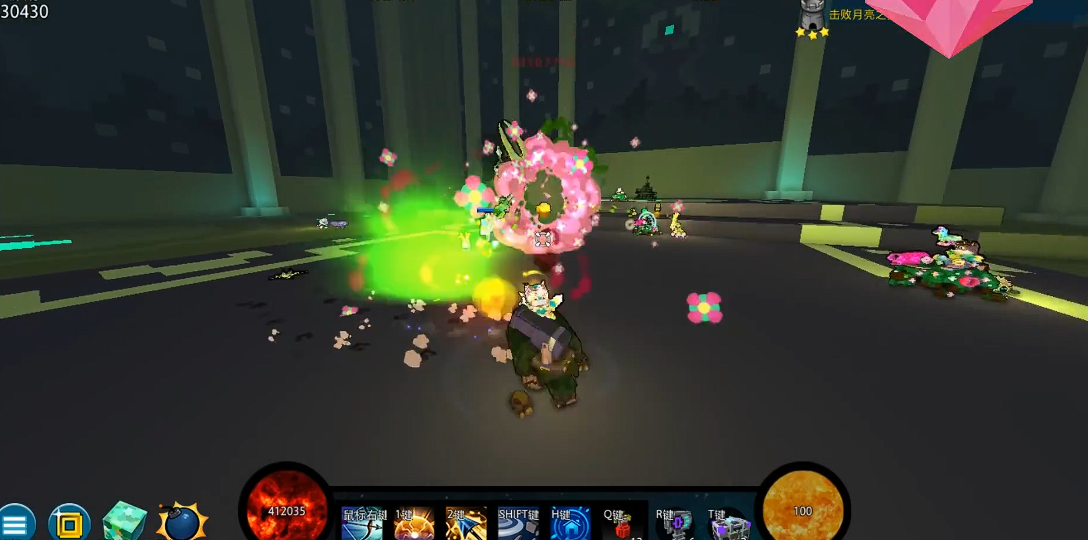The height and width of the screenshot is (540, 1088).
Task: Select the R-key gadget item slot
Action: pos(675,525)
